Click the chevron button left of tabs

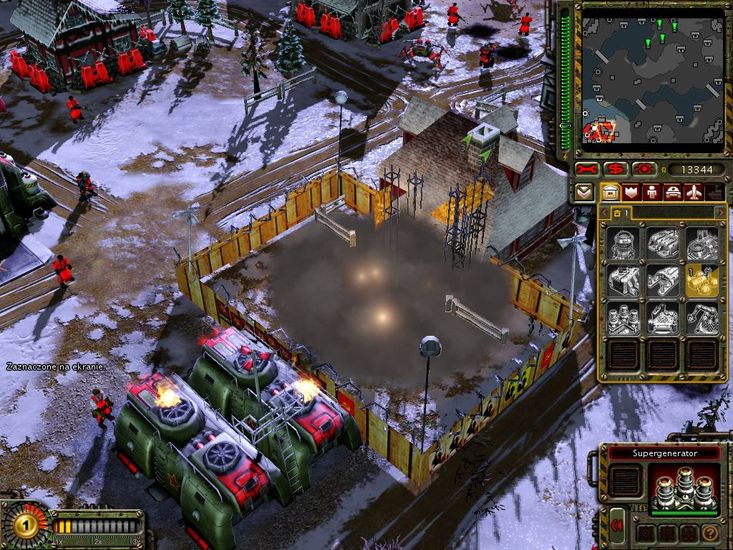pyautogui.click(x=585, y=192)
